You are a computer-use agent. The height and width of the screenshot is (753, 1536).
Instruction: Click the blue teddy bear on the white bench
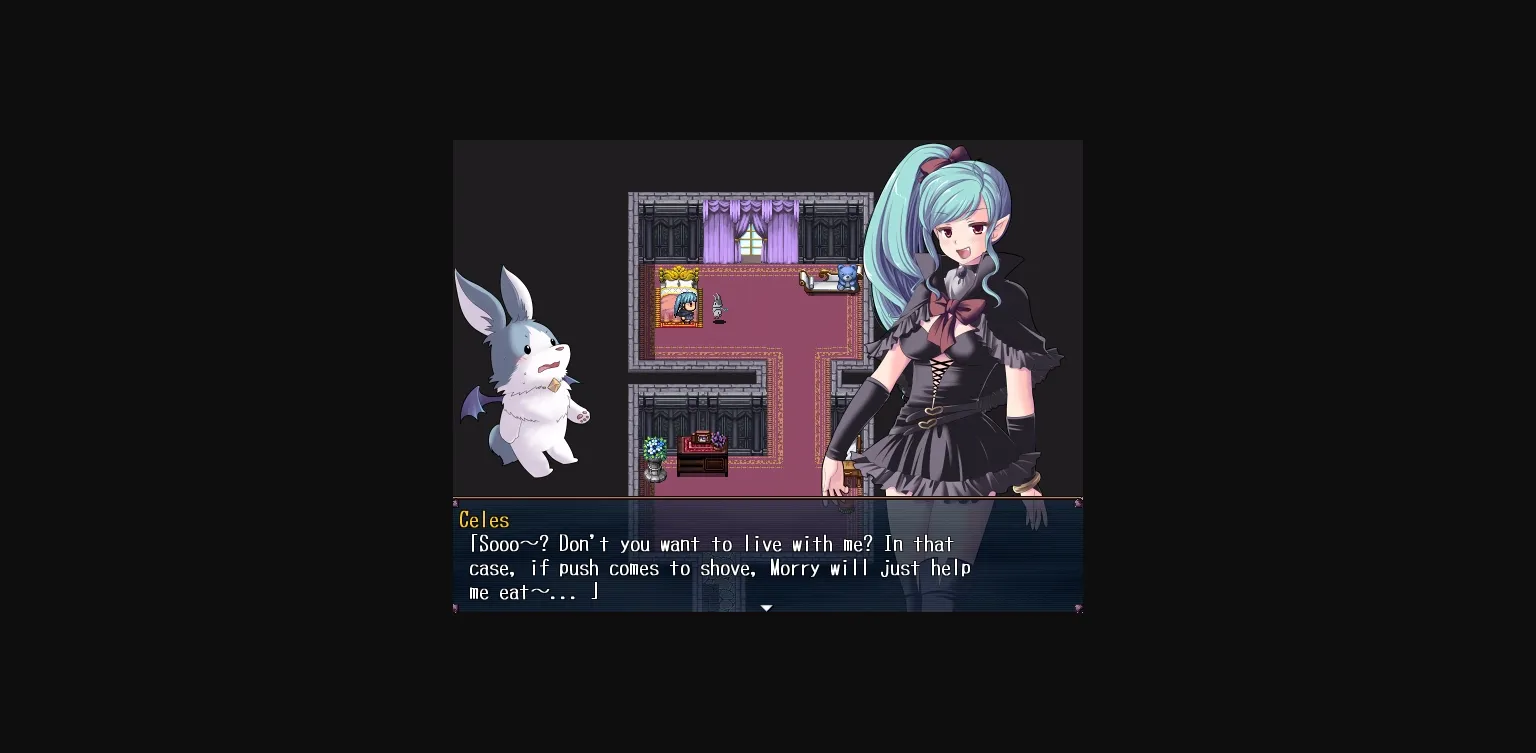click(847, 278)
